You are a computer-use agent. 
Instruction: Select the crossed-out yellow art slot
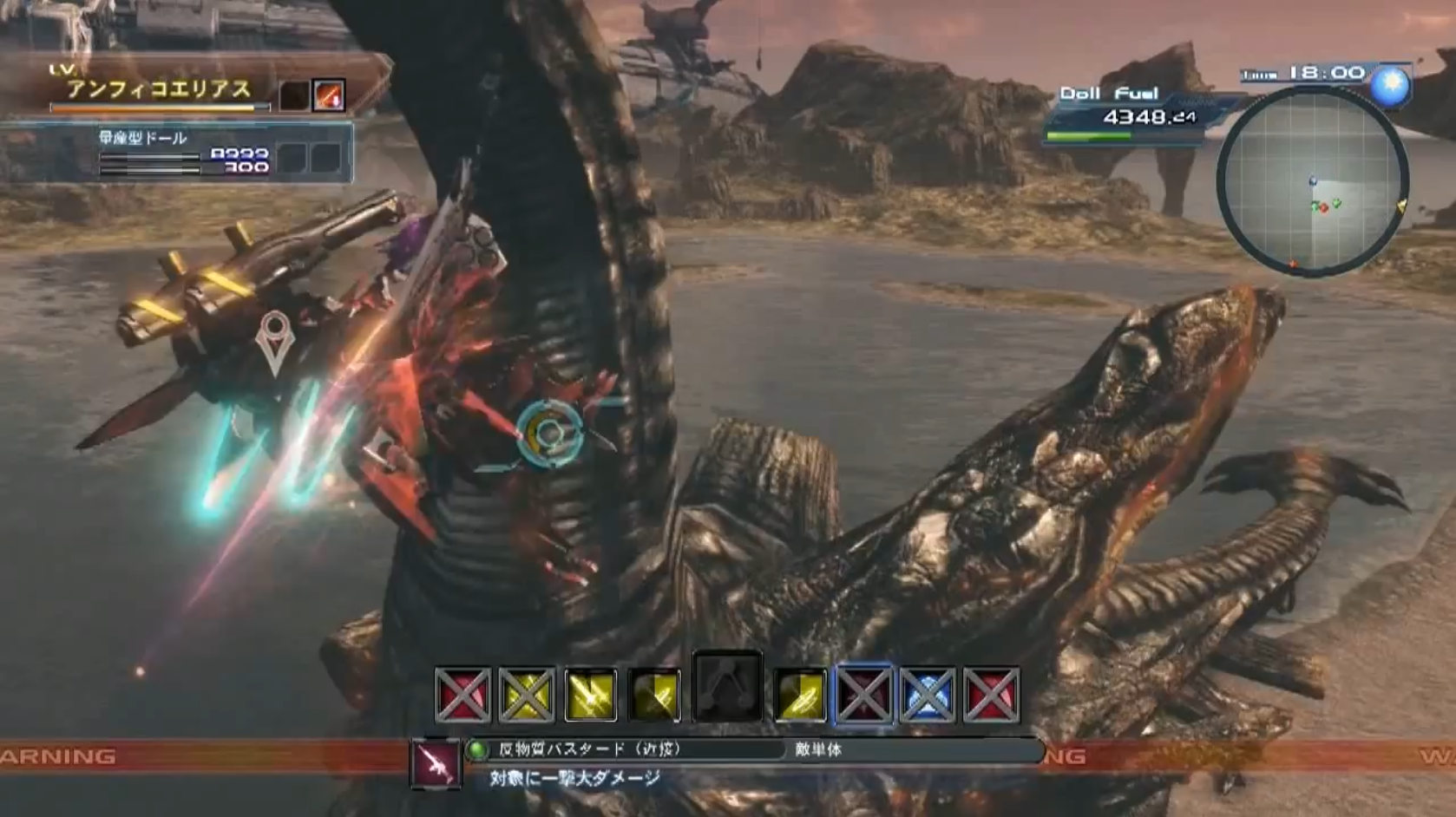[x=527, y=695]
